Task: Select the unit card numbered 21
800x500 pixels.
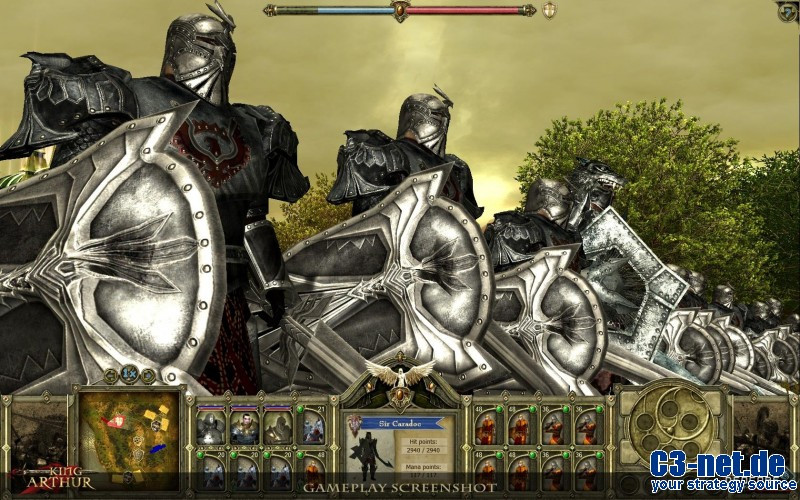Action: click(x=313, y=426)
